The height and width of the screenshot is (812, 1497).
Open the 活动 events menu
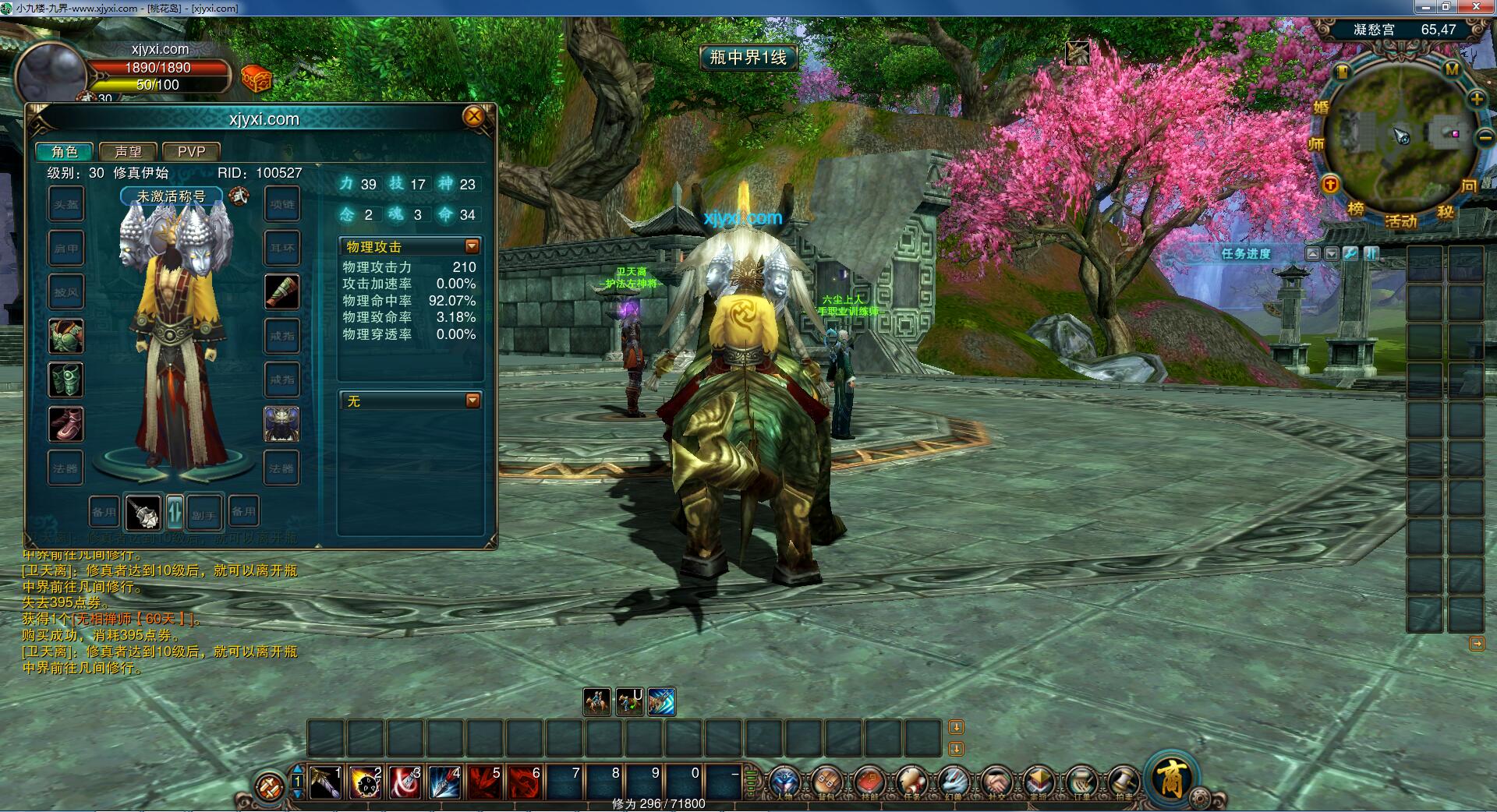(x=1400, y=221)
